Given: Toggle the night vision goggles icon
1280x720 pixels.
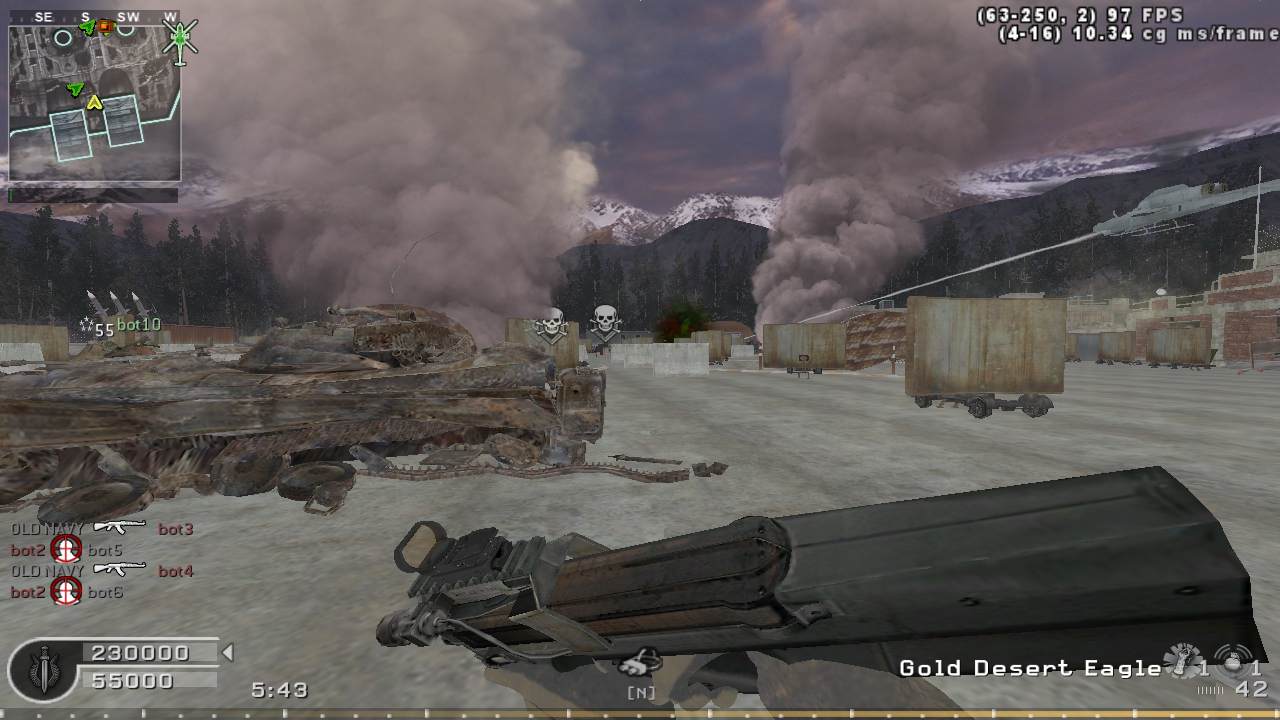Looking at the screenshot, I should (640, 661).
